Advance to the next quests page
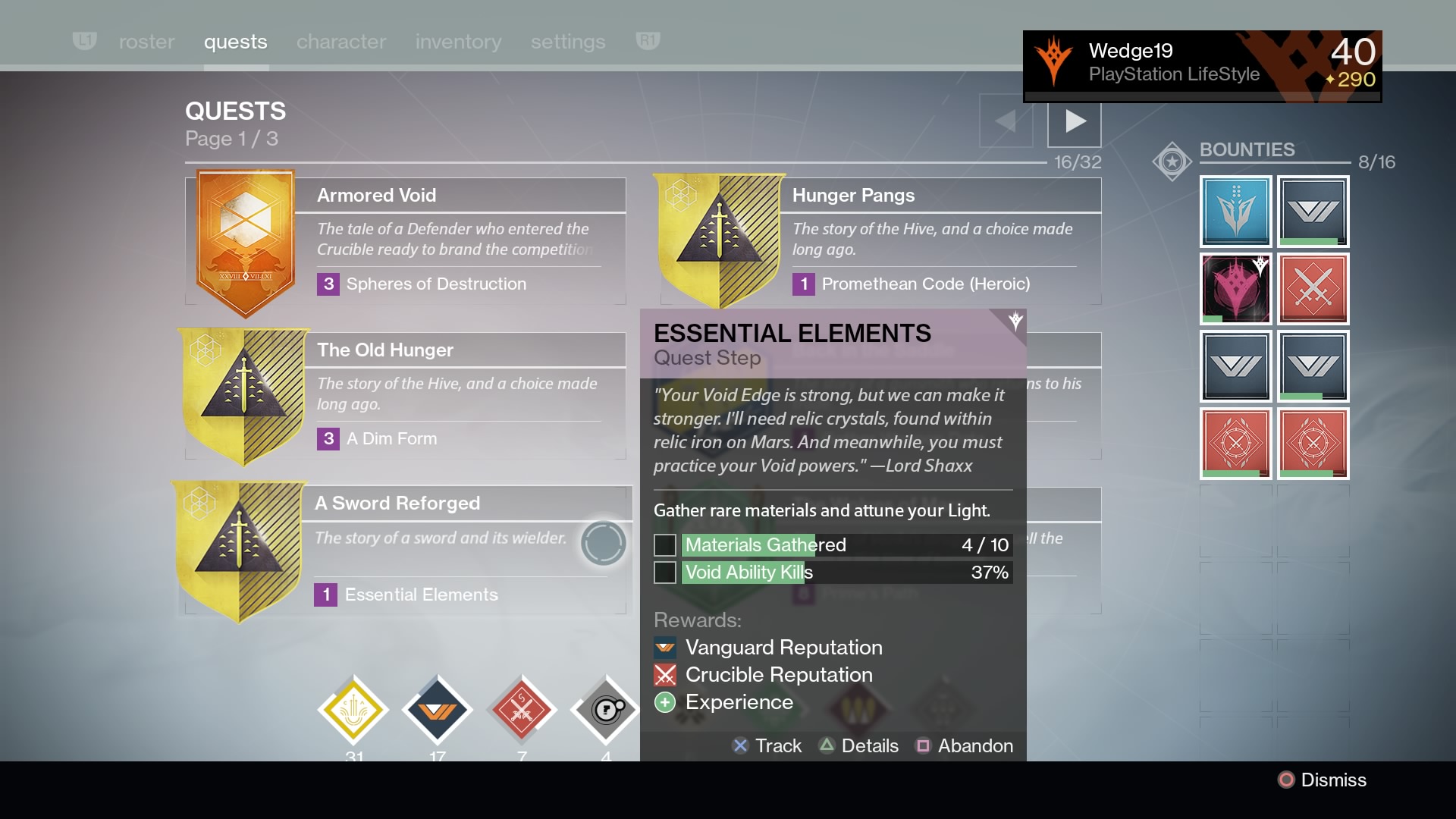Viewport: 1456px width, 819px height. pos(1074,122)
